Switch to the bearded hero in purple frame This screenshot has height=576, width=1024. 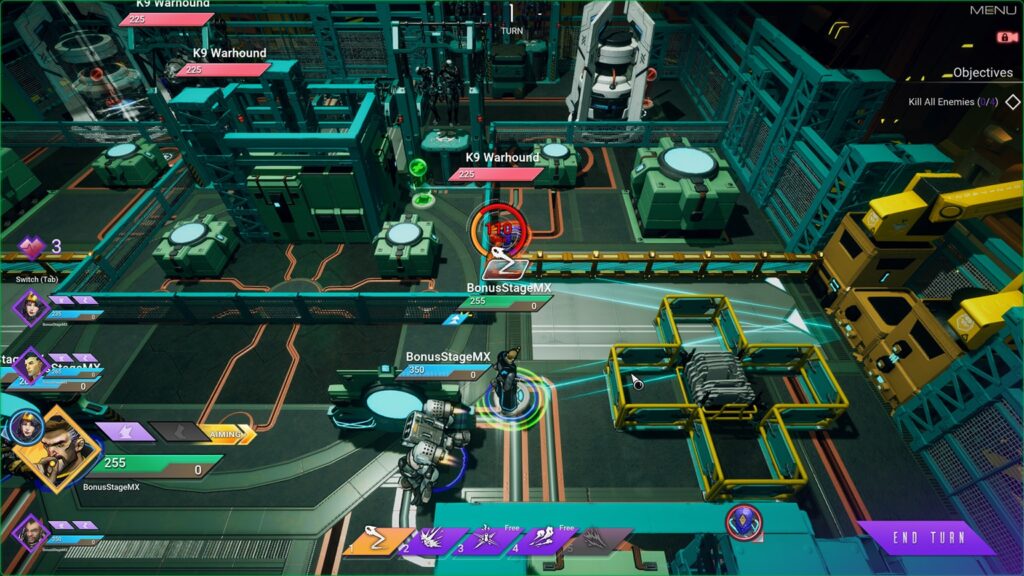(x=30, y=533)
